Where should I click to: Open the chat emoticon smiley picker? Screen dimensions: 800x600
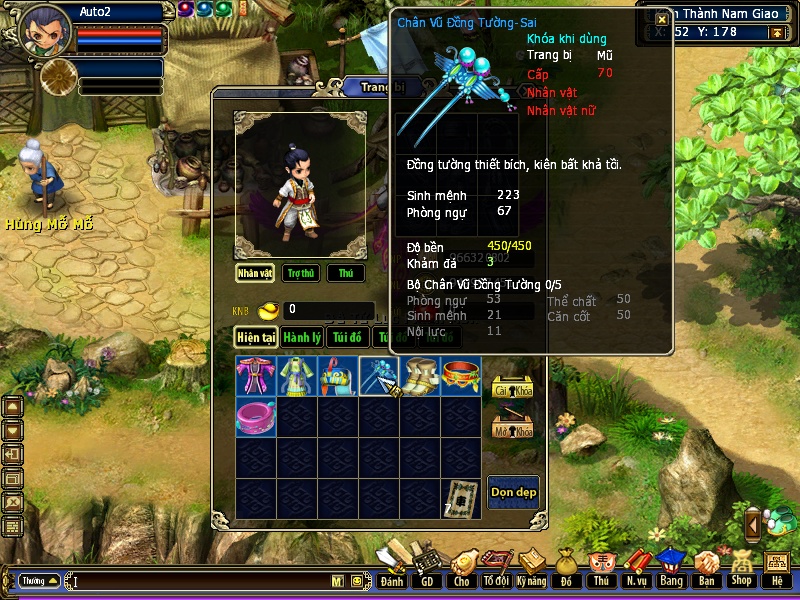(x=355, y=581)
